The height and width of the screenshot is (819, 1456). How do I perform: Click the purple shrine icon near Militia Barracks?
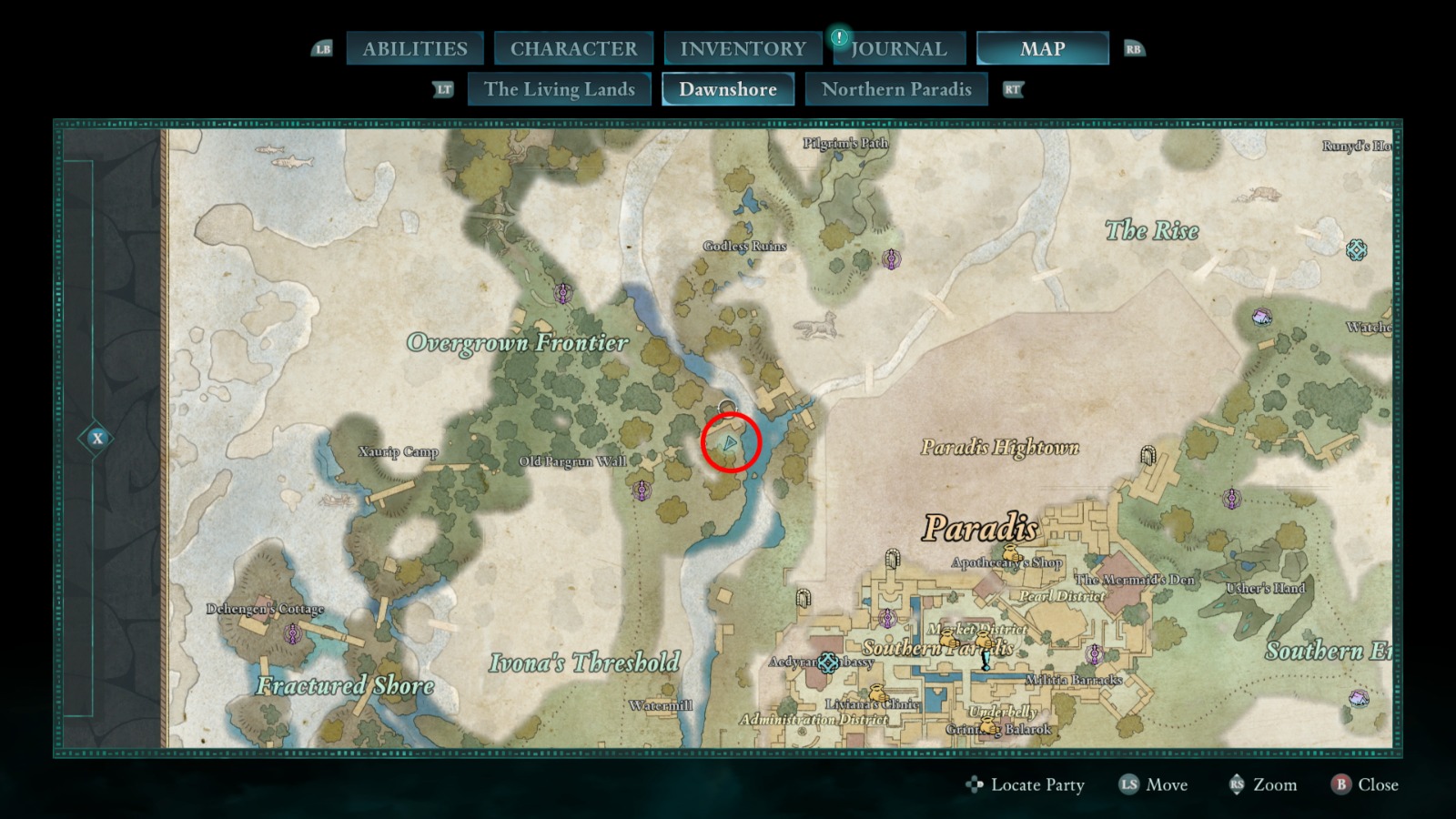coord(1094,654)
